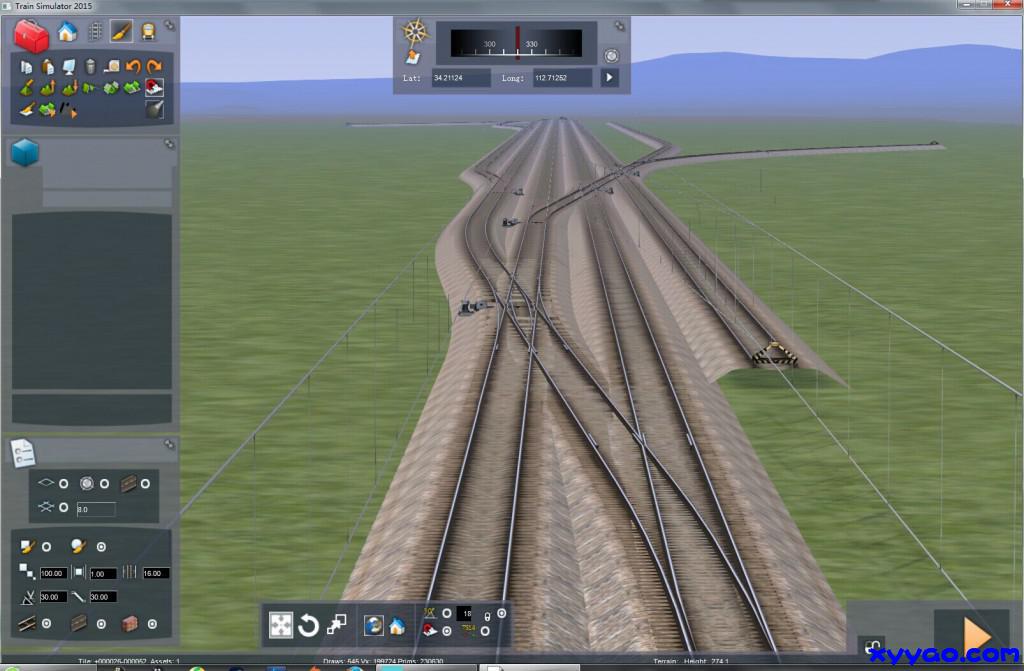Select the paintbrush tools tab

(x=121, y=31)
